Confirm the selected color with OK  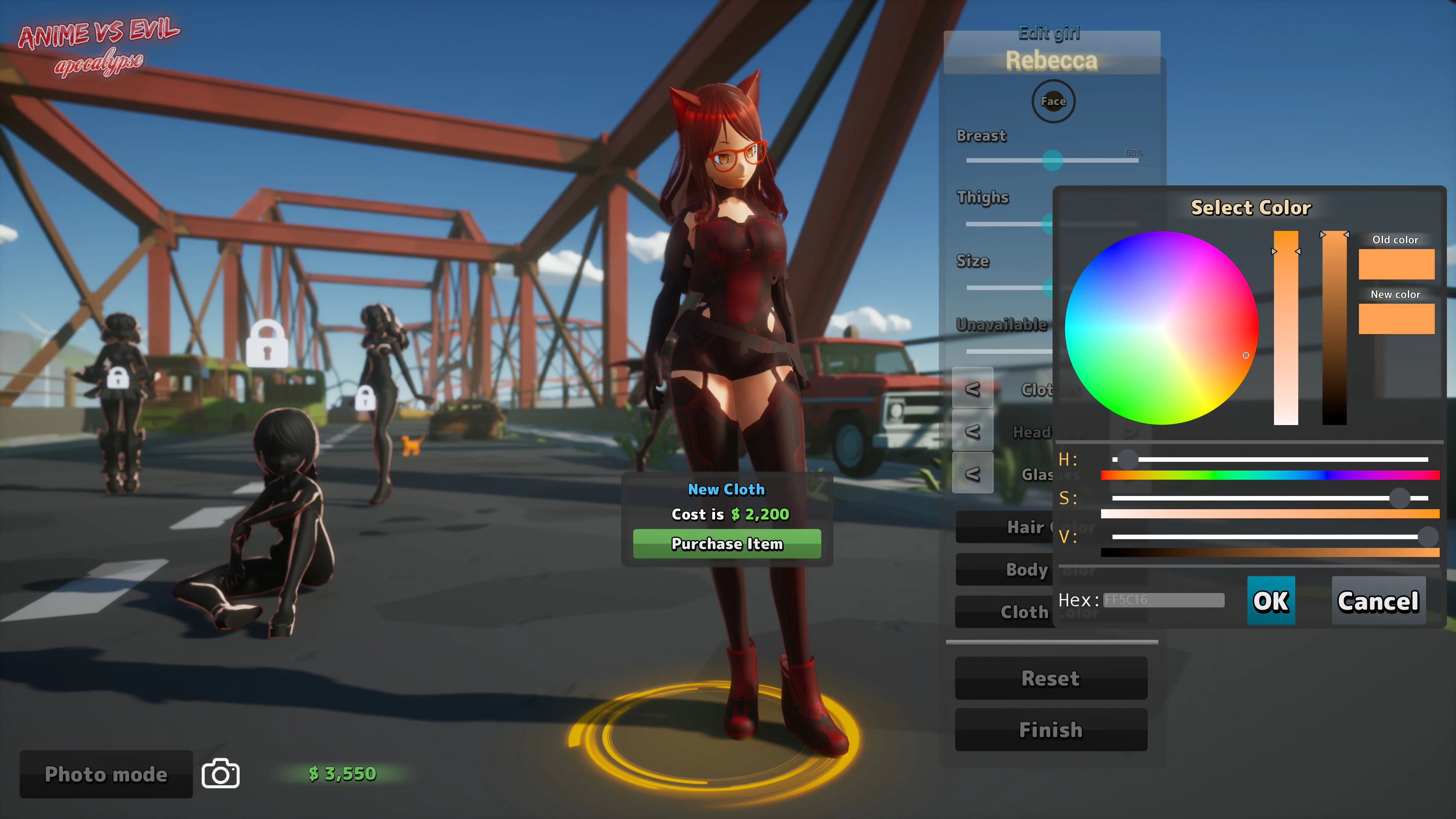click(1271, 601)
